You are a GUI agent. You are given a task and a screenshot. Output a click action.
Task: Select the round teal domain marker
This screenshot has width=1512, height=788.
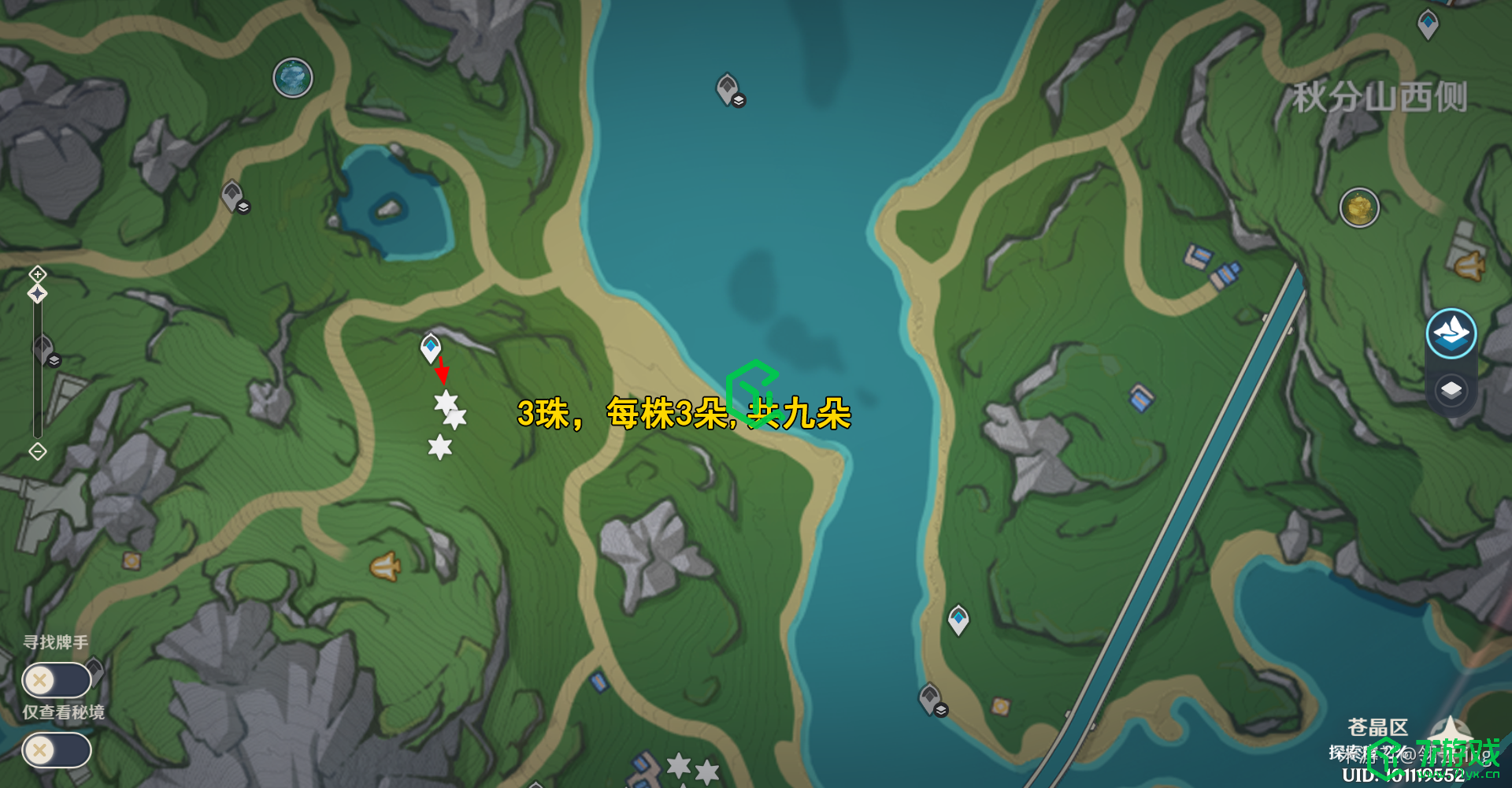pos(293,78)
